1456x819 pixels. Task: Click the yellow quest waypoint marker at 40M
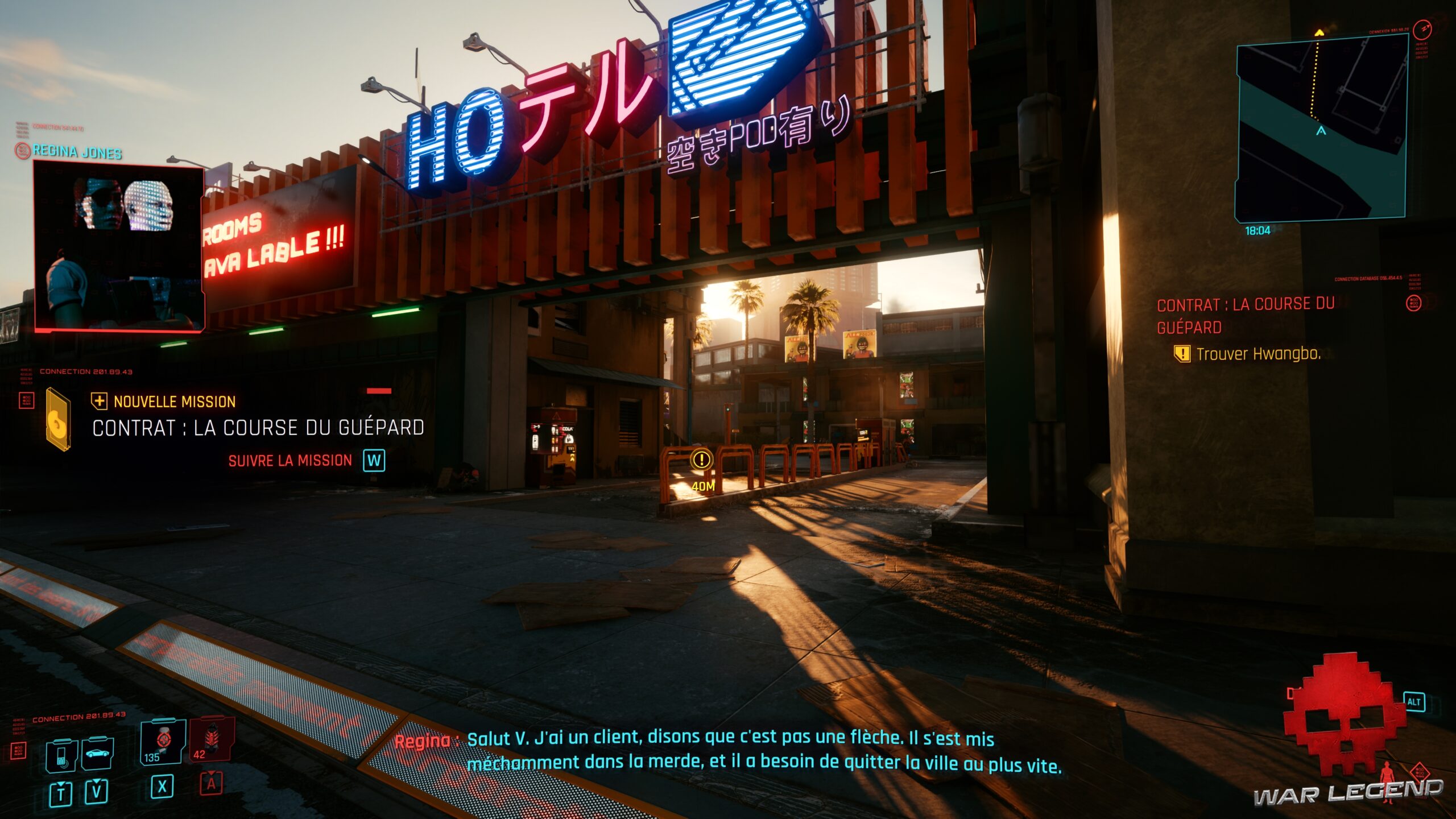click(702, 460)
